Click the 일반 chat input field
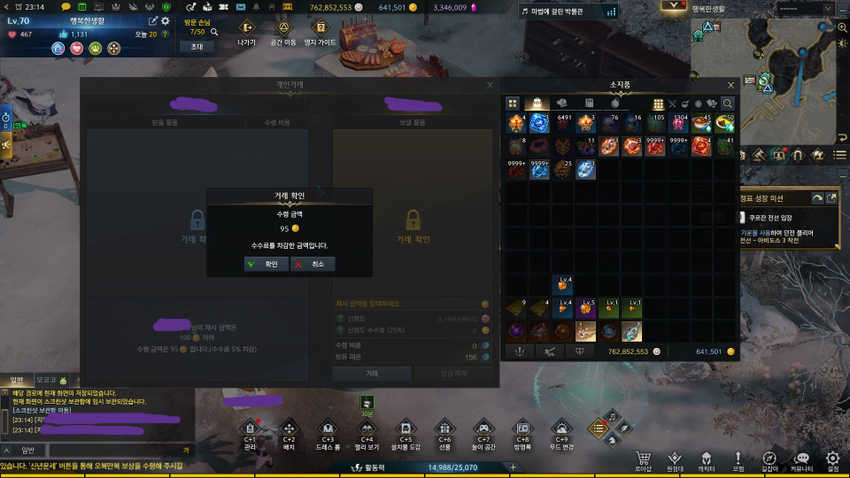 coord(110,451)
